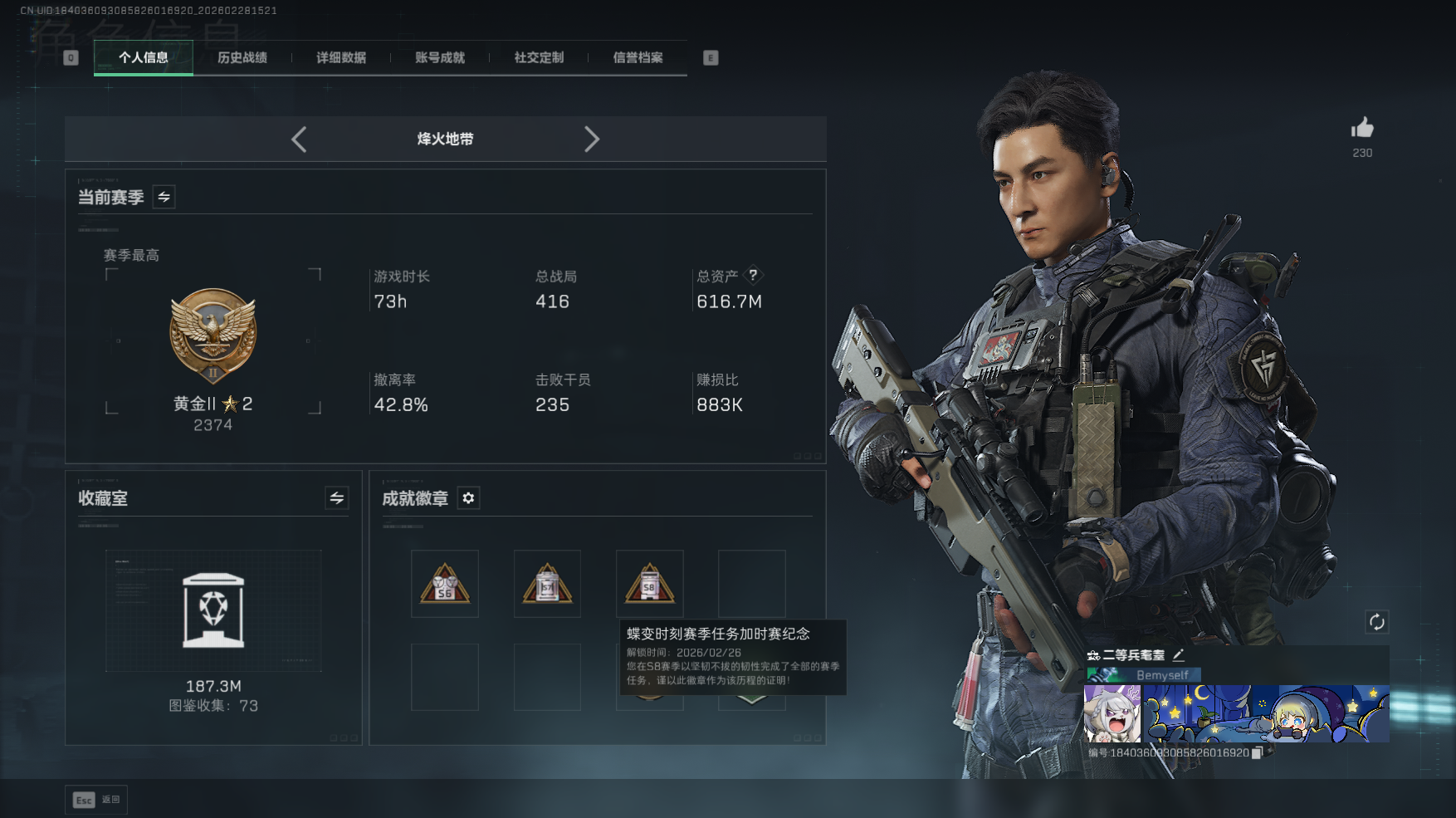This screenshot has height=818, width=1456.
Task: Switch to the next game mode arrow
Action: [x=591, y=140]
